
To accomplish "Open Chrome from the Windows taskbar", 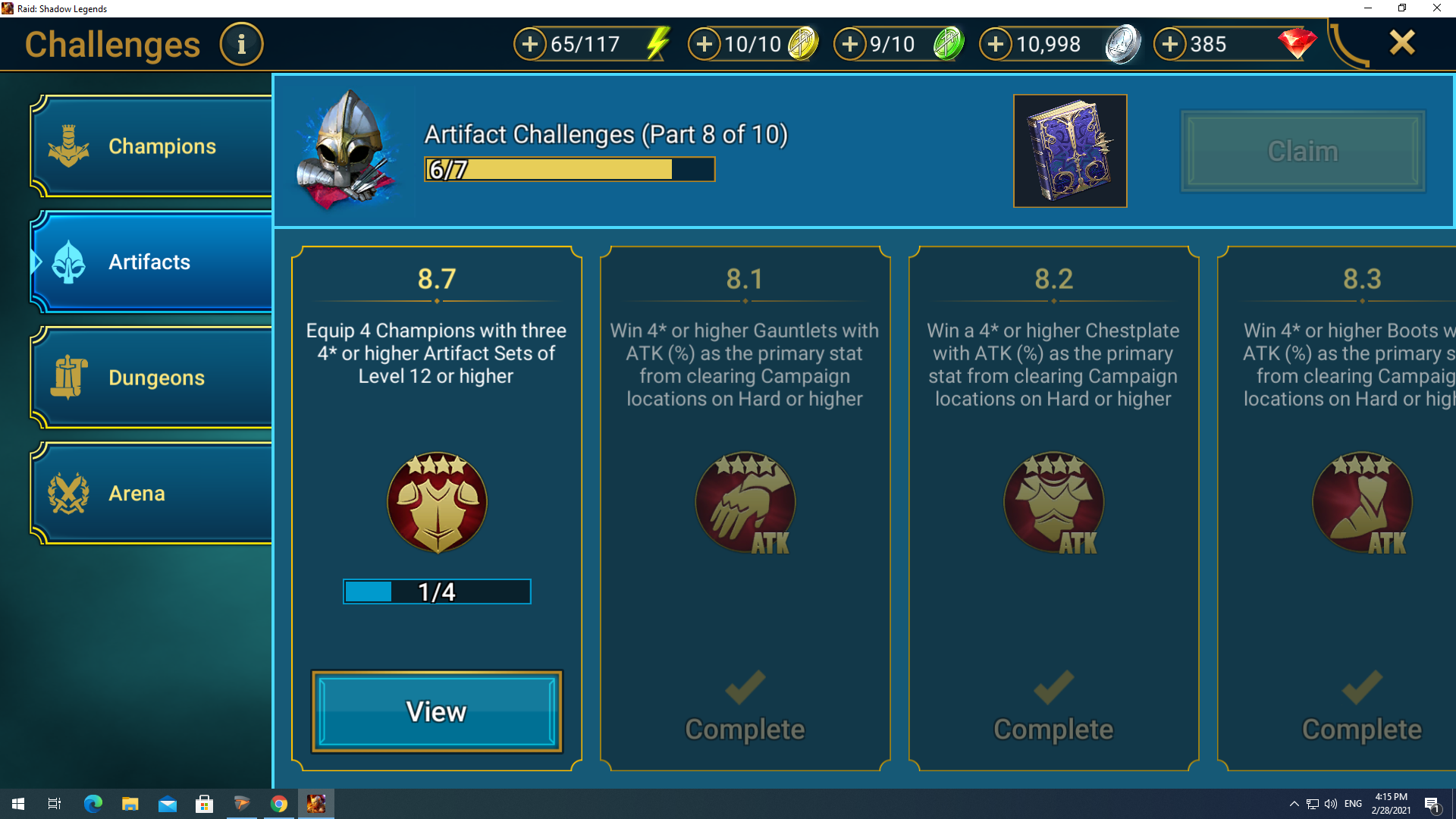I will [279, 804].
